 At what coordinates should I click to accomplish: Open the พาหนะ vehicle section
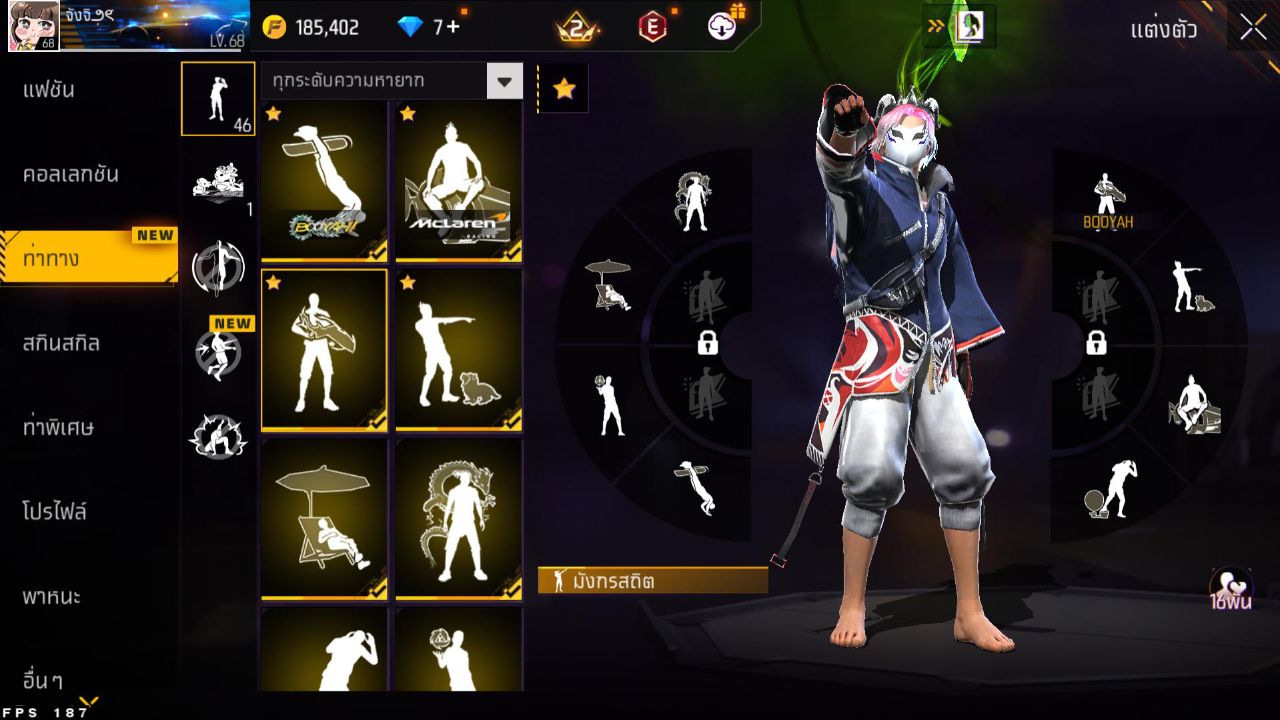point(52,597)
